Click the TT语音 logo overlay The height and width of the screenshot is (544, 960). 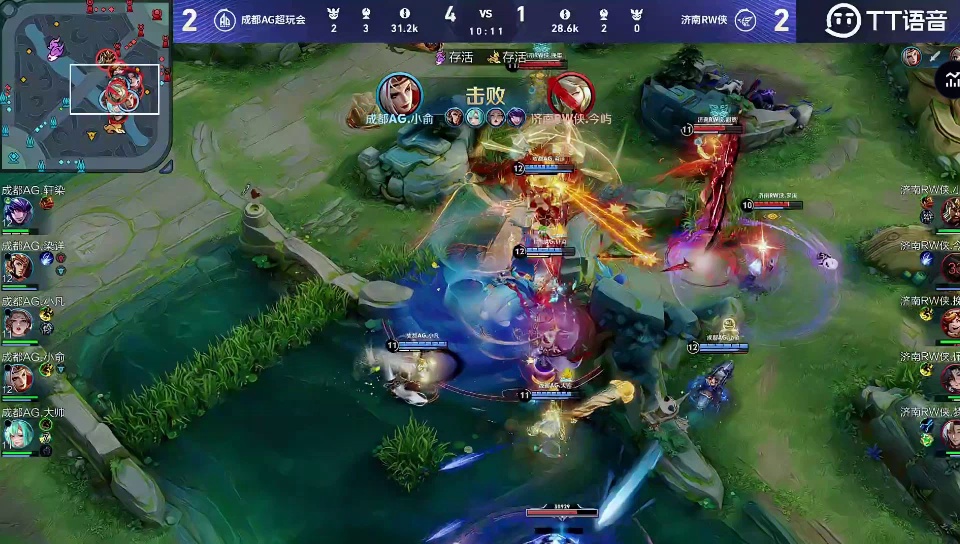886,20
